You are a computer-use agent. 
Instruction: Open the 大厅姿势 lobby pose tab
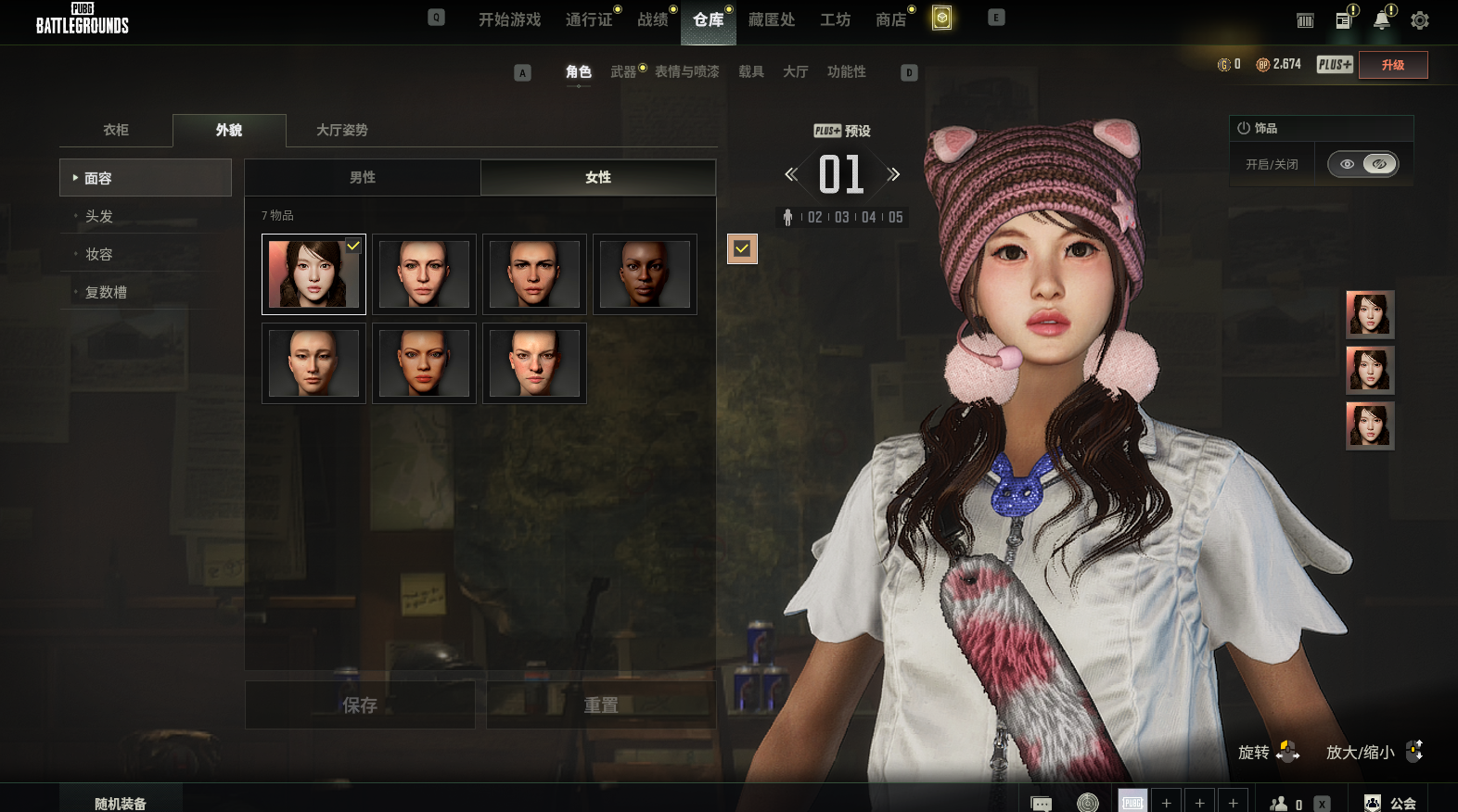tap(342, 130)
